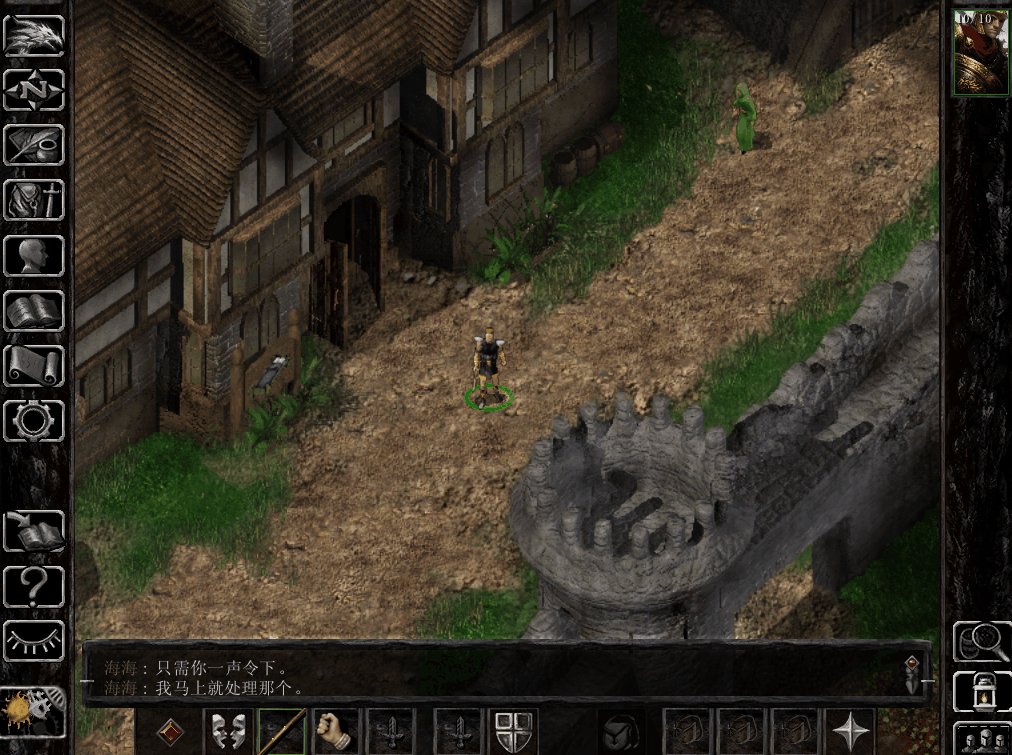The width and height of the screenshot is (1012, 755).
Task: Open the priest scroll button
Action: (34, 366)
